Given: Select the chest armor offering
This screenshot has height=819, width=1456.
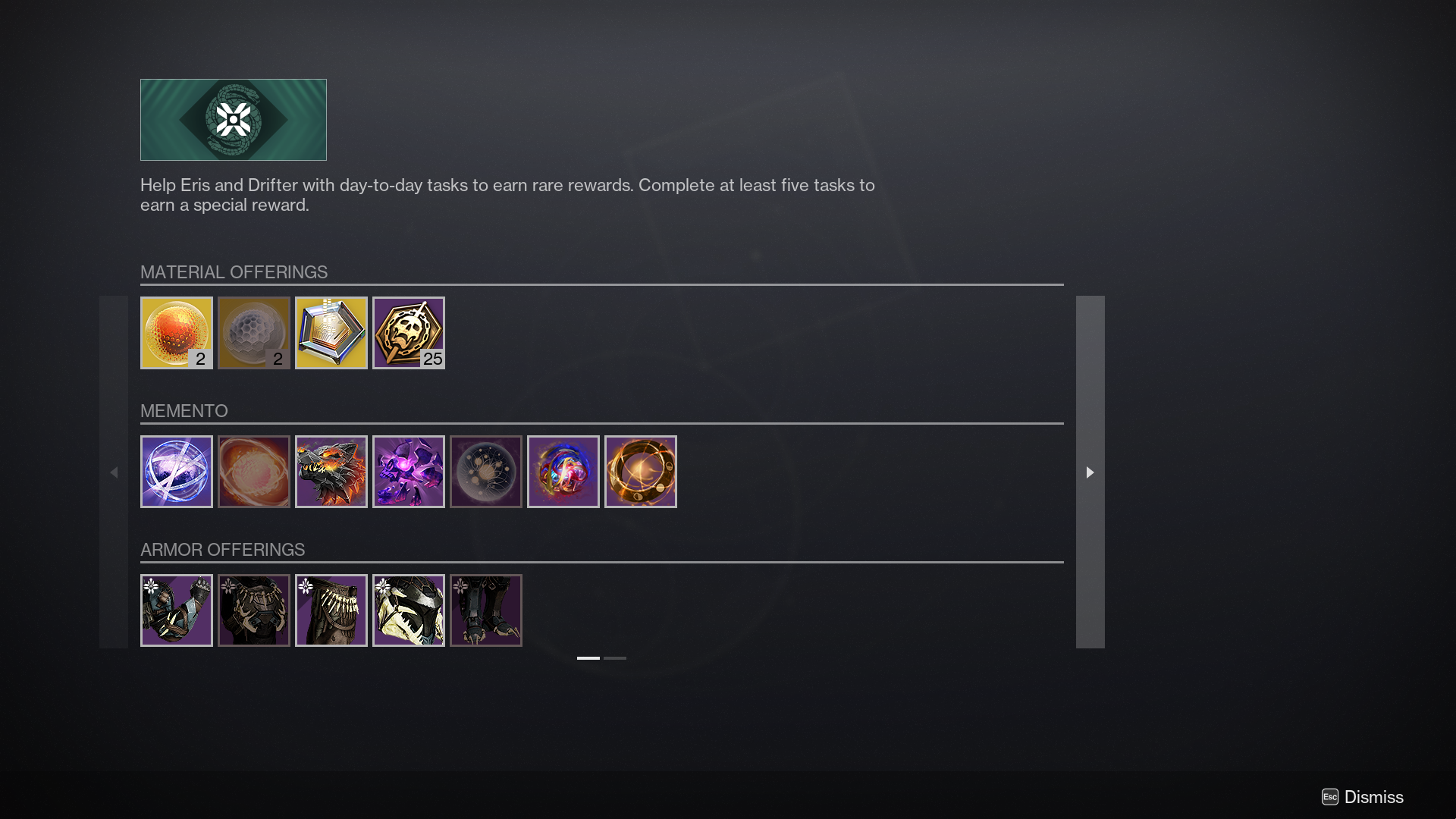Looking at the screenshot, I should [x=254, y=610].
